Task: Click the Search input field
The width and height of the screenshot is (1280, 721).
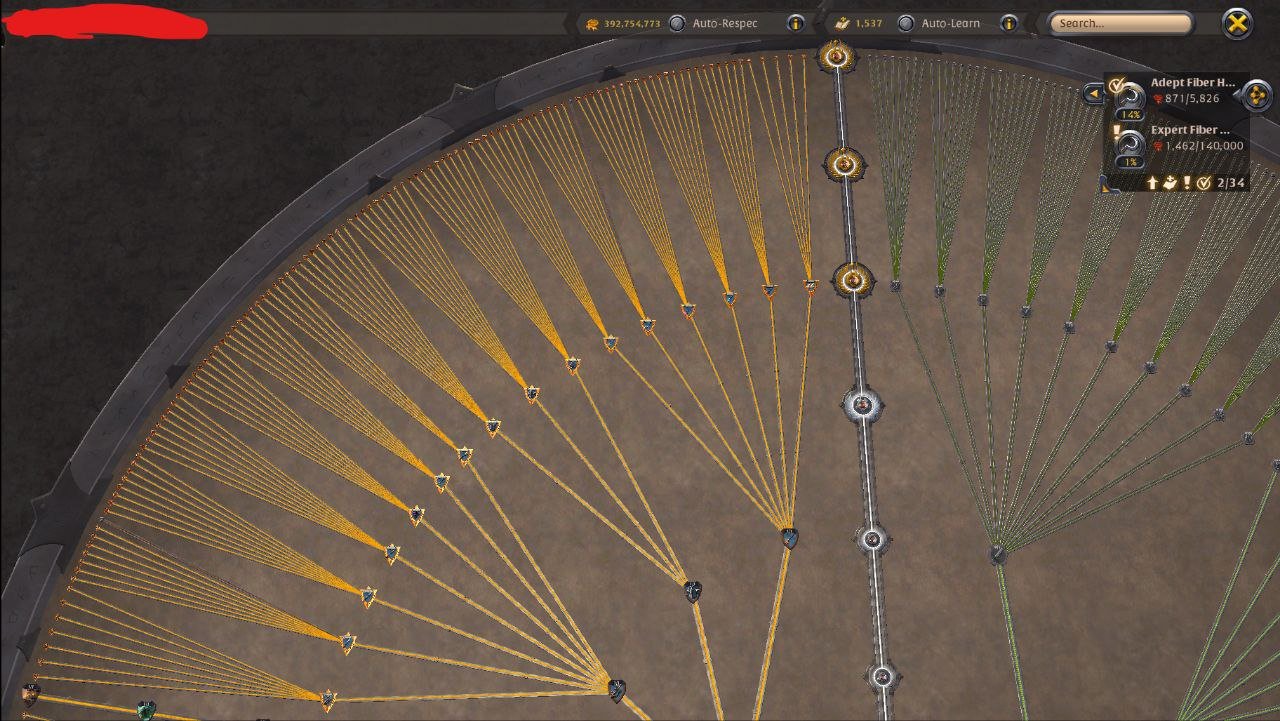Action: [x=1120, y=23]
